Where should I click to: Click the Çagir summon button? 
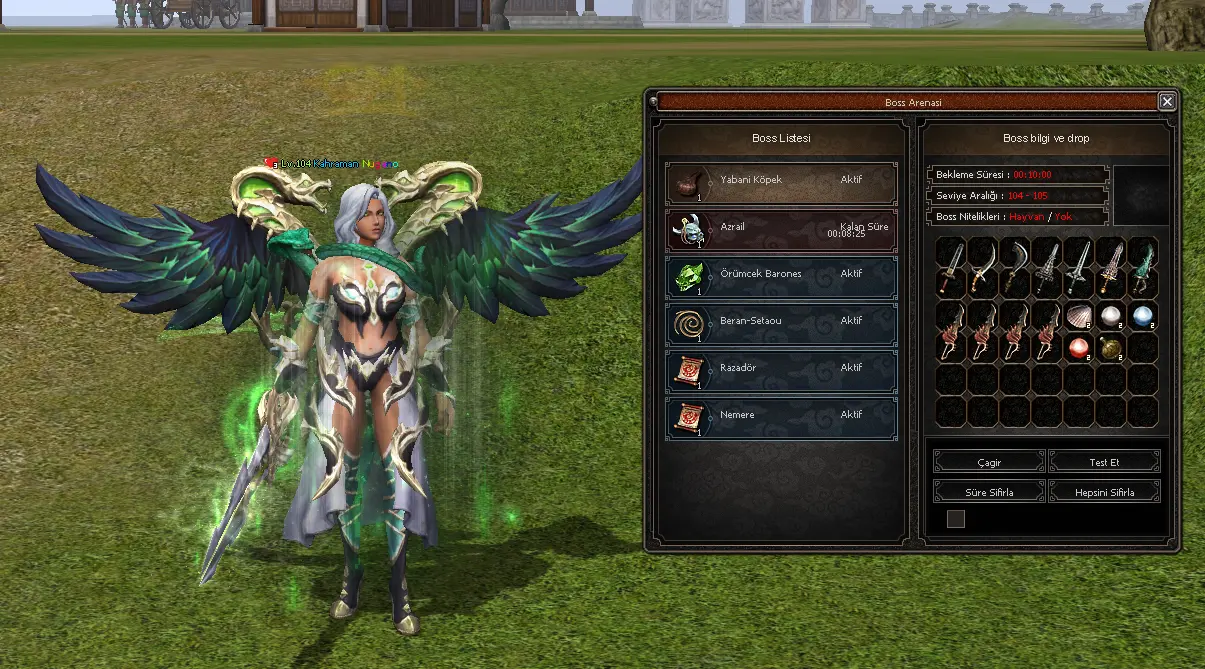tap(989, 463)
